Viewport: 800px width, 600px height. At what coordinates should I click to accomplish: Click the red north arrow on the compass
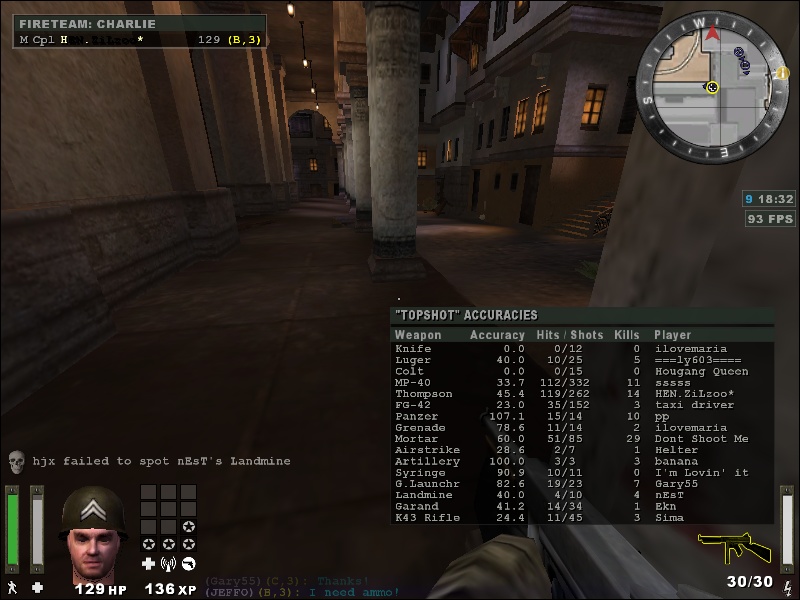[x=712, y=33]
